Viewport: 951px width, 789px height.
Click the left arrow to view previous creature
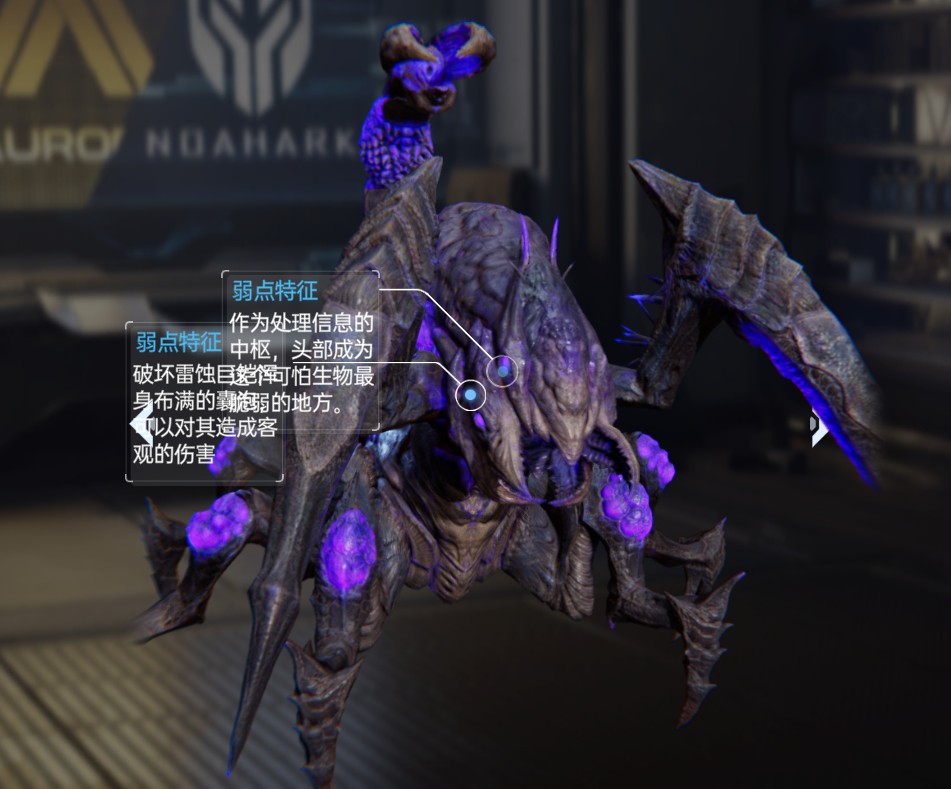point(142,424)
